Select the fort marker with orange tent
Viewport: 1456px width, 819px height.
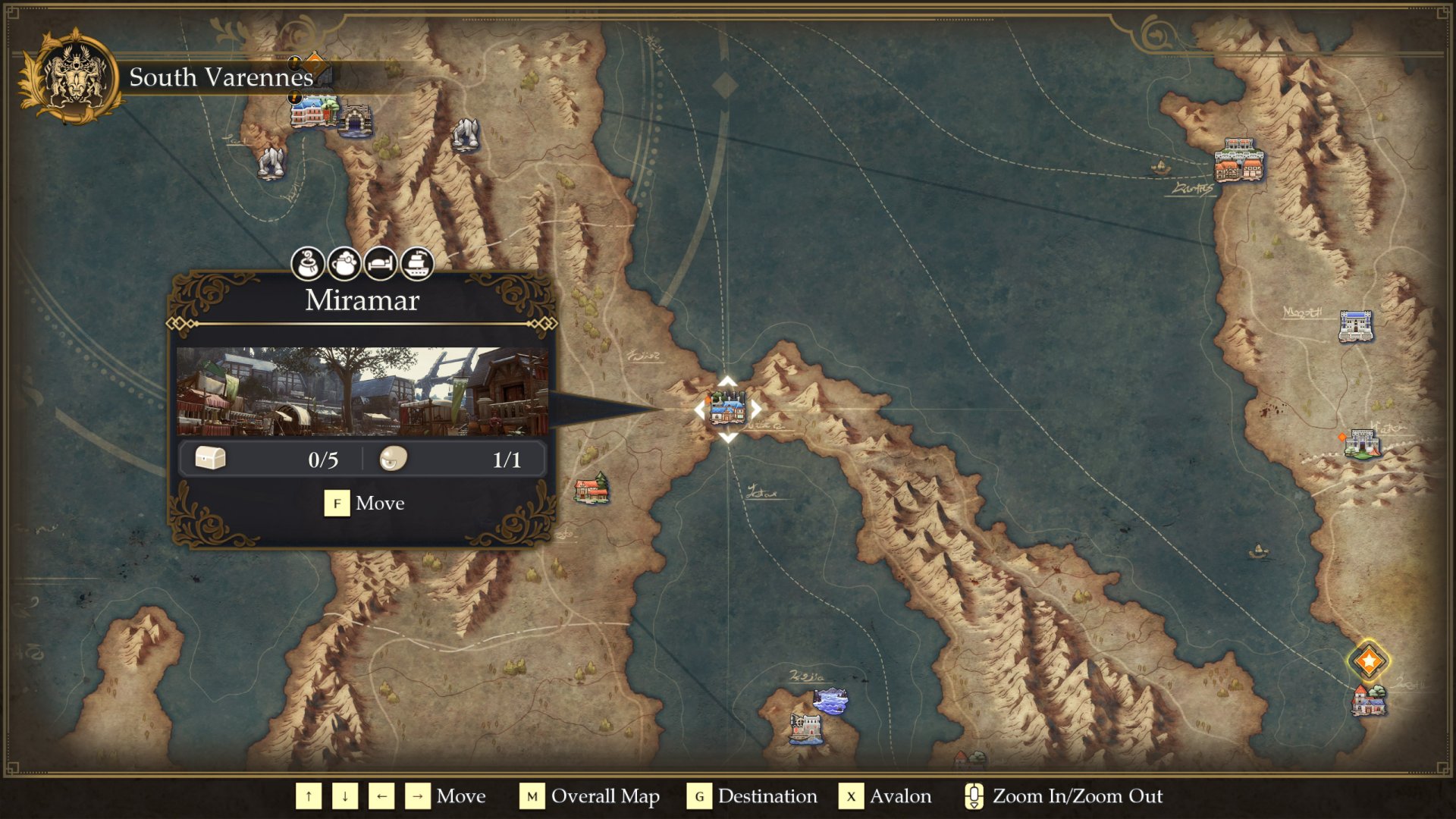1363,444
